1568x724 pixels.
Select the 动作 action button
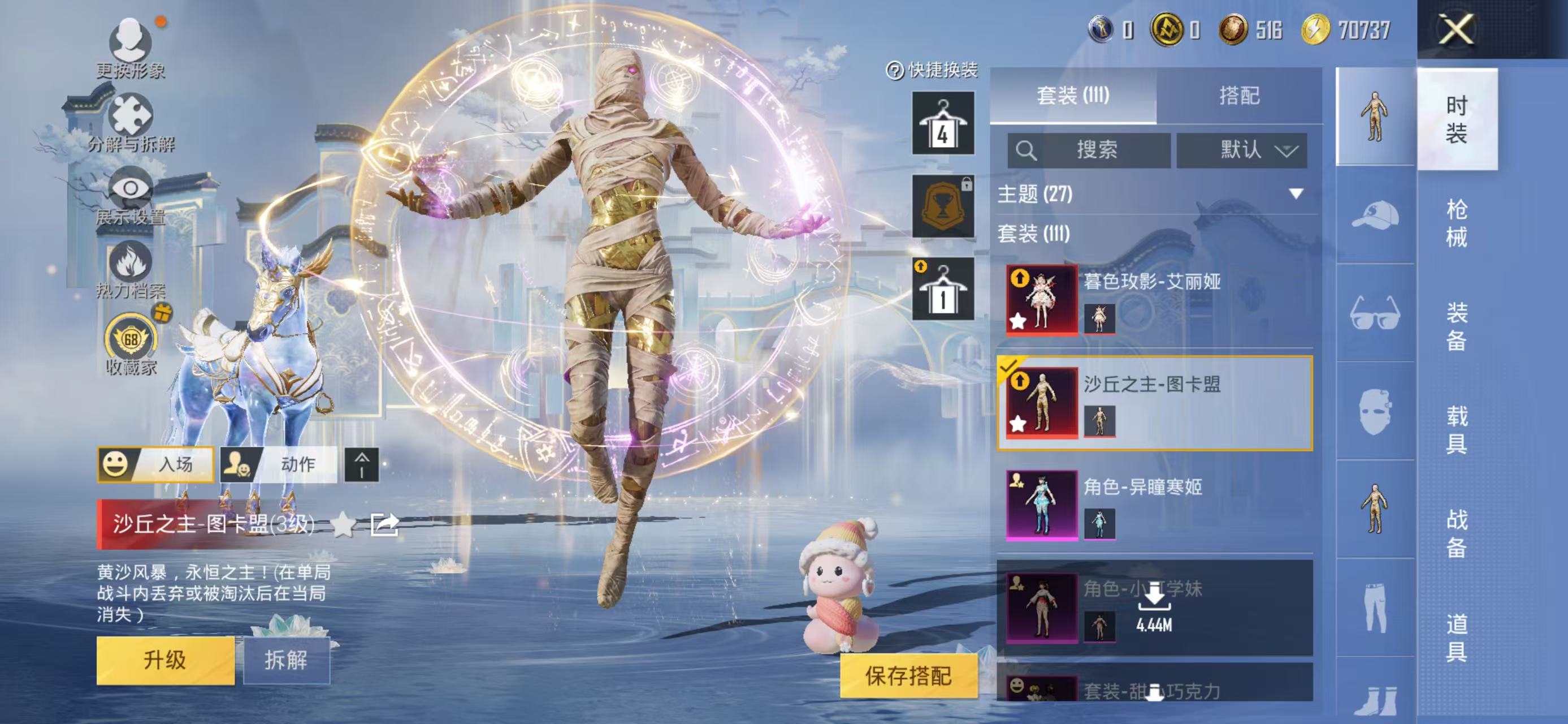(x=278, y=464)
